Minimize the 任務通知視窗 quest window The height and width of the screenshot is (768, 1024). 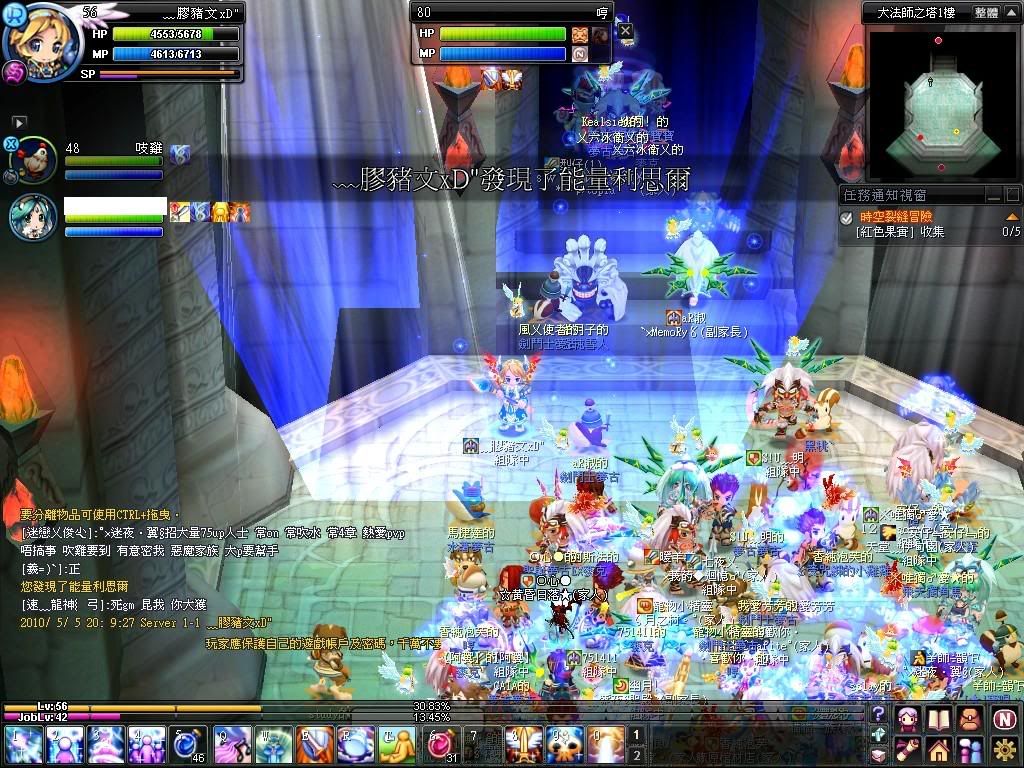click(x=993, y=196)
